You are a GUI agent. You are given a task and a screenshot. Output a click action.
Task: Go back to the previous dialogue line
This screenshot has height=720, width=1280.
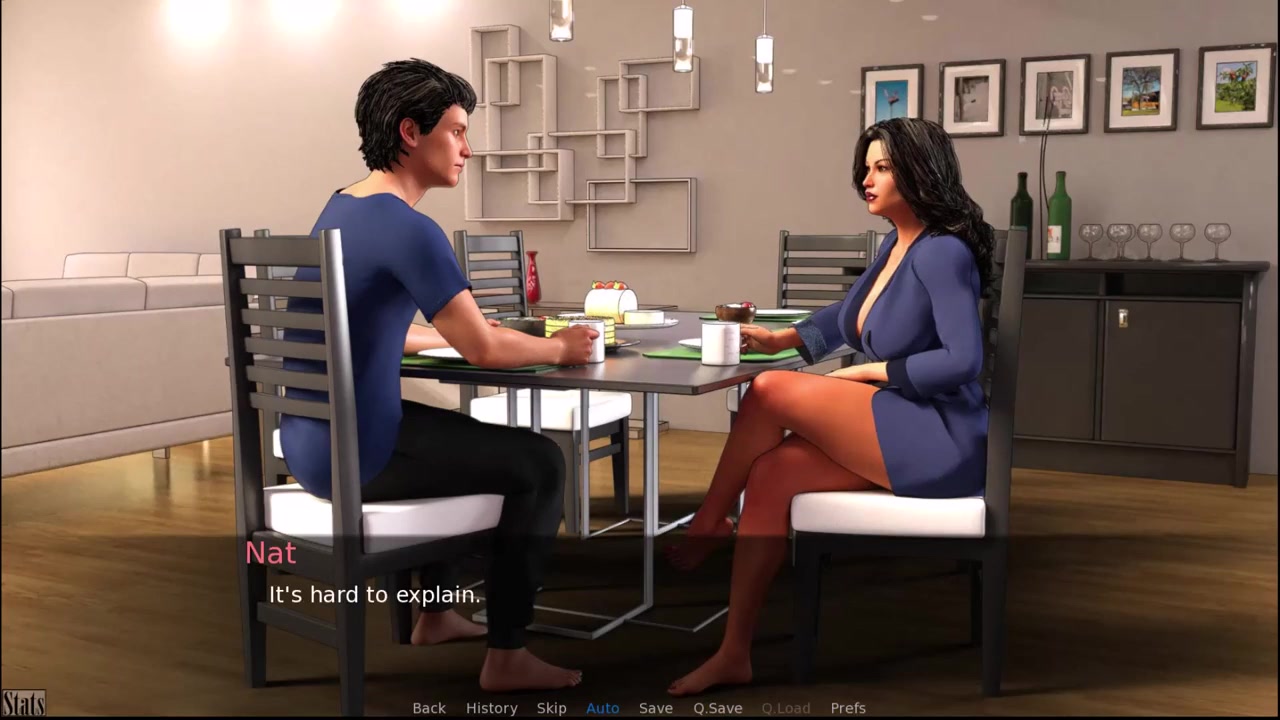pyautogui.click(x=429, y=708)
